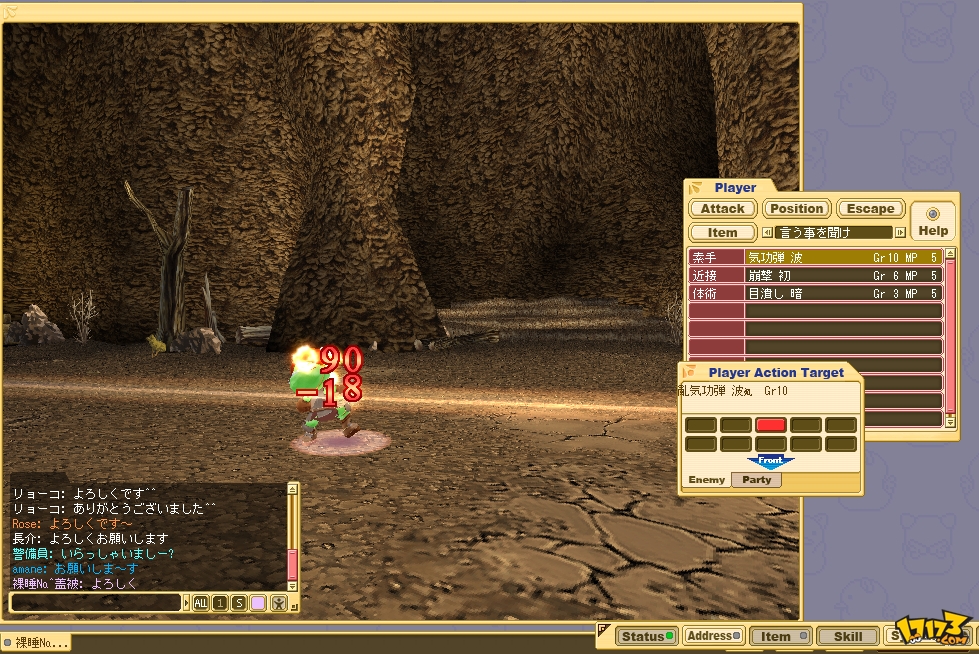Open the Item command in Player panel

coord(722,232)
